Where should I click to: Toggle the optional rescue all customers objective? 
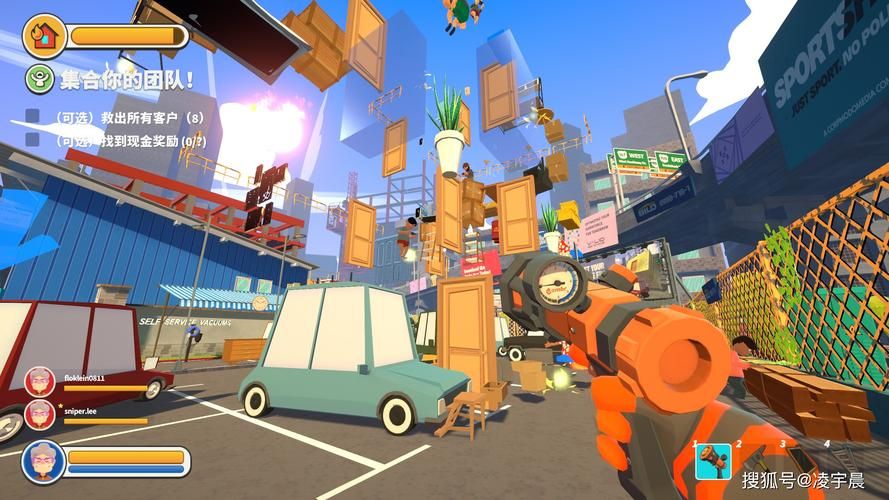(x=33, y=118)
